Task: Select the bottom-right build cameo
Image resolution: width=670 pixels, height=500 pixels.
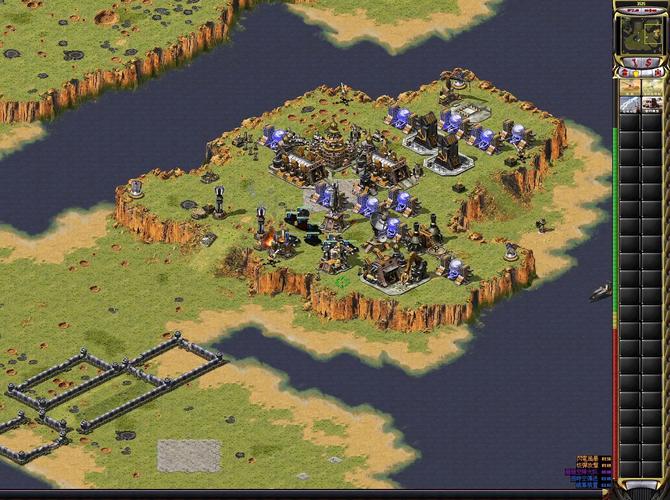Action: click(x=653, y=104)
